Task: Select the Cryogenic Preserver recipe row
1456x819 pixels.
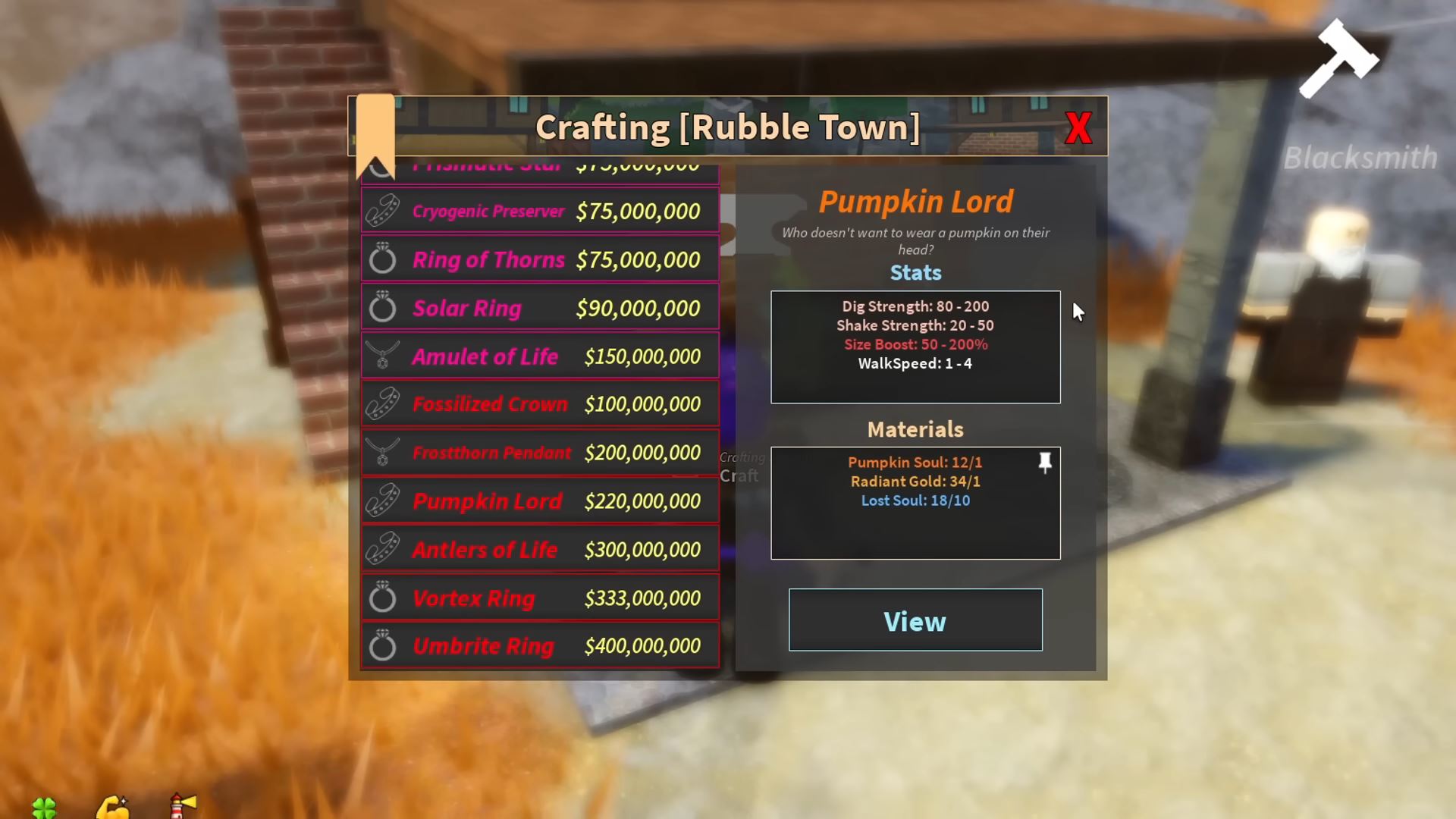Action: tap(540, 210)
